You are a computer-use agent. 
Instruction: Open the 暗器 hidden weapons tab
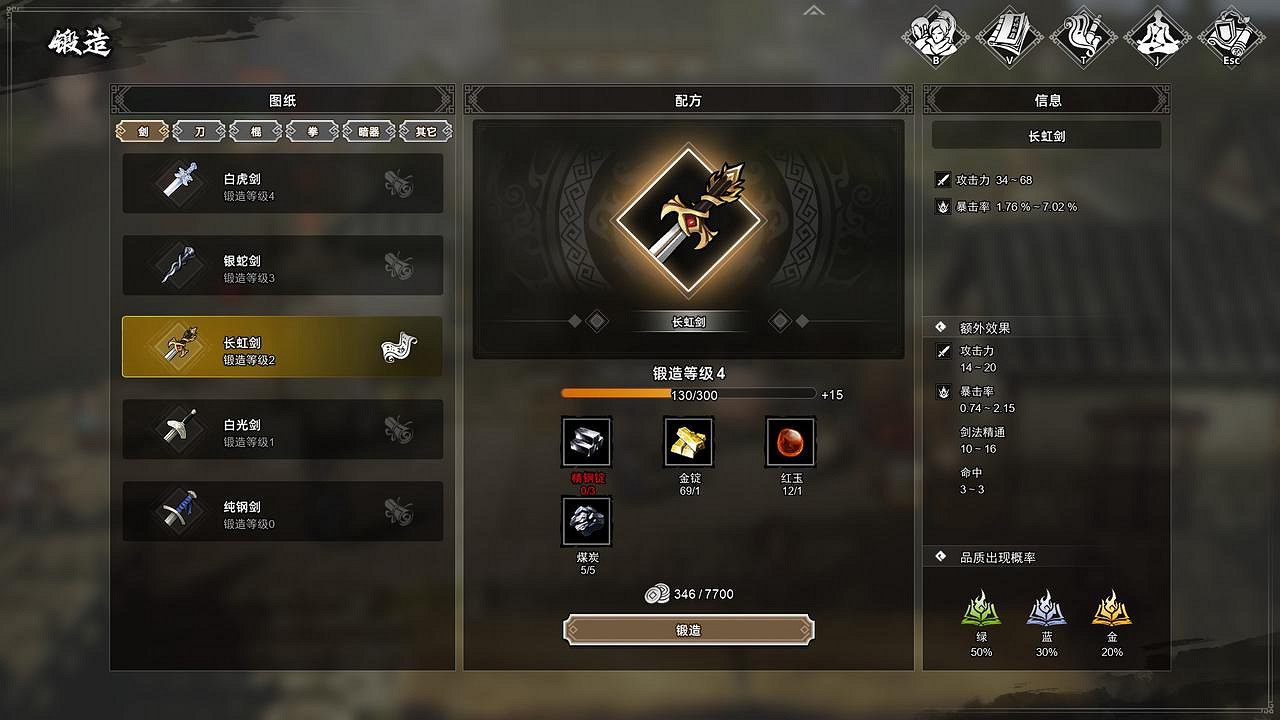point(369,130)
